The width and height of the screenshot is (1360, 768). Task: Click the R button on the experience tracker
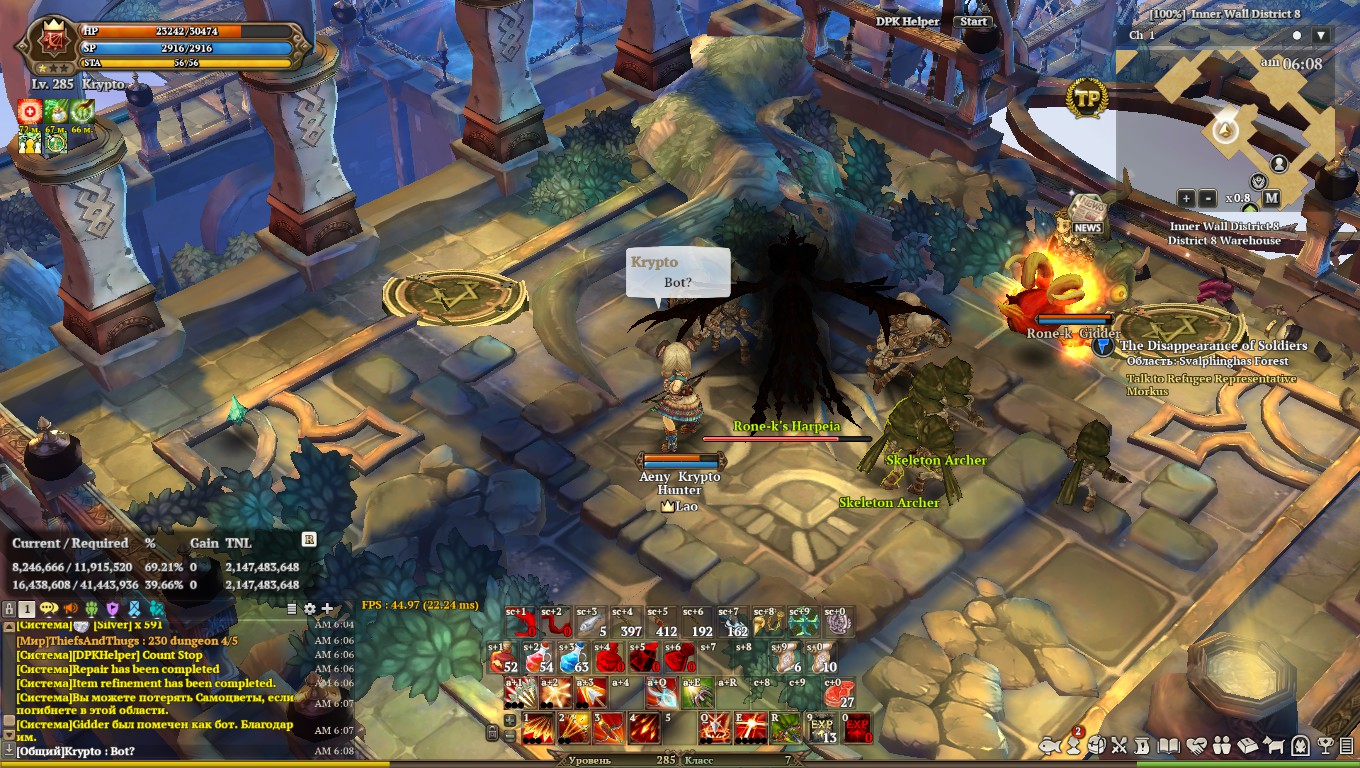tap(309, 539)
